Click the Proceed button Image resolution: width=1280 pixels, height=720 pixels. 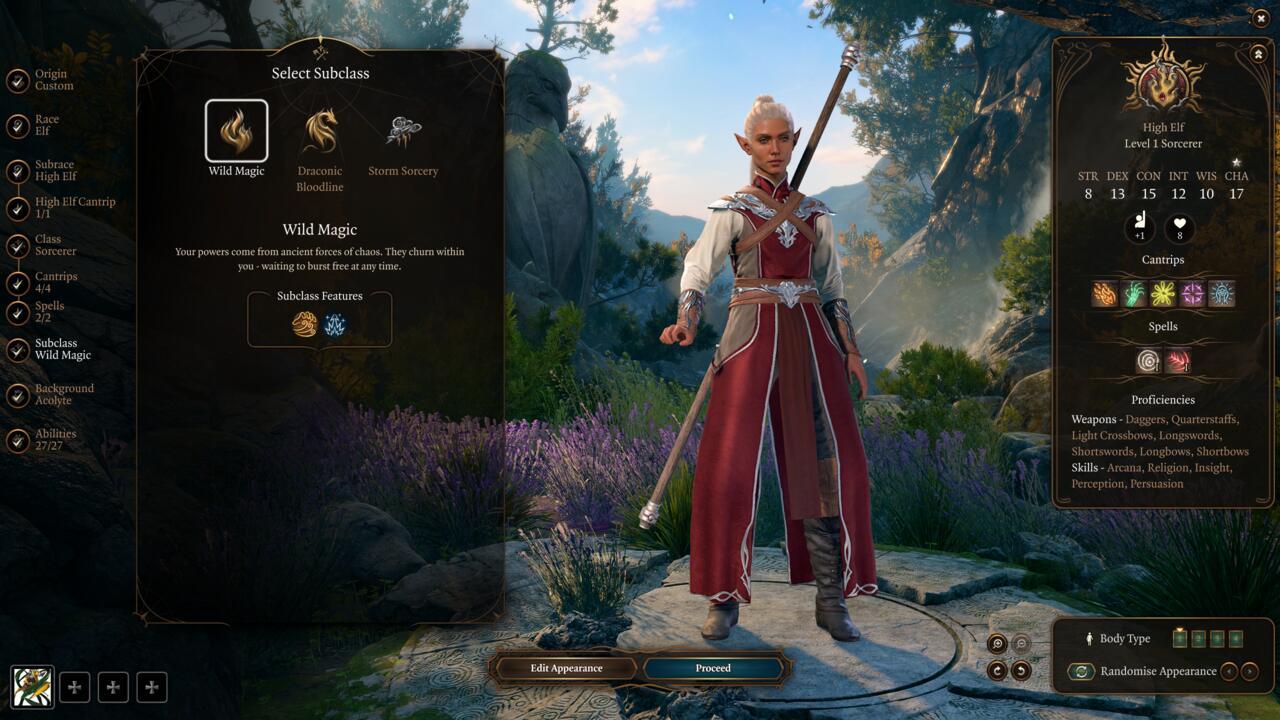(713, 668)
